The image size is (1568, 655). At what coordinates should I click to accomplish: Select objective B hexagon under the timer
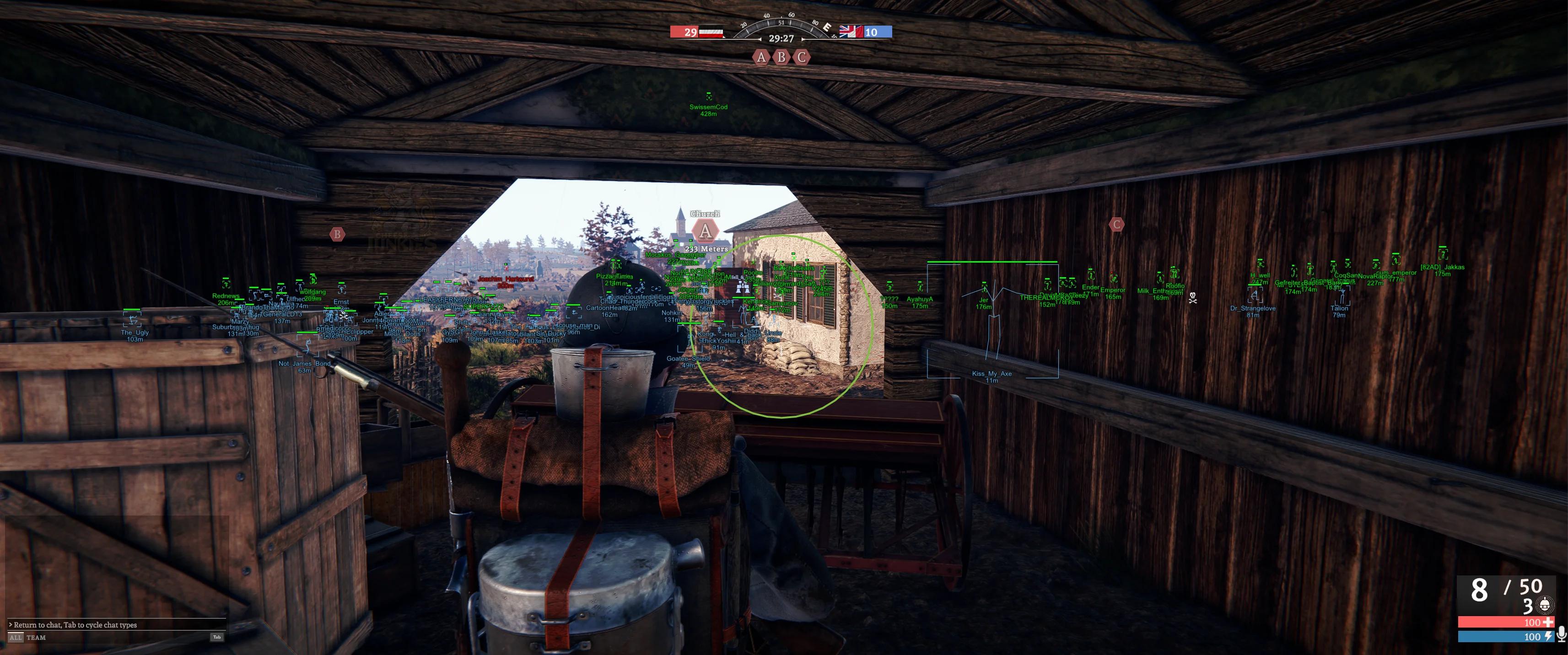pos(781,57)
